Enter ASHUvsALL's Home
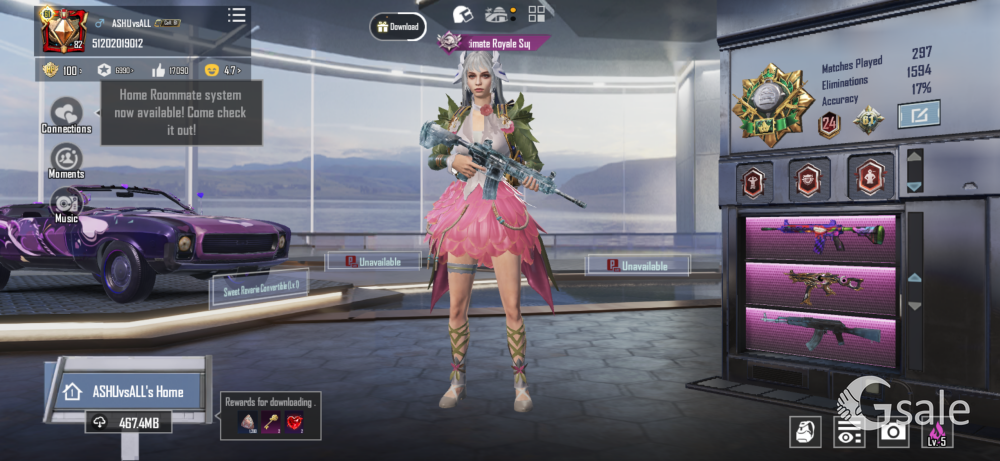 click(126, 391)
